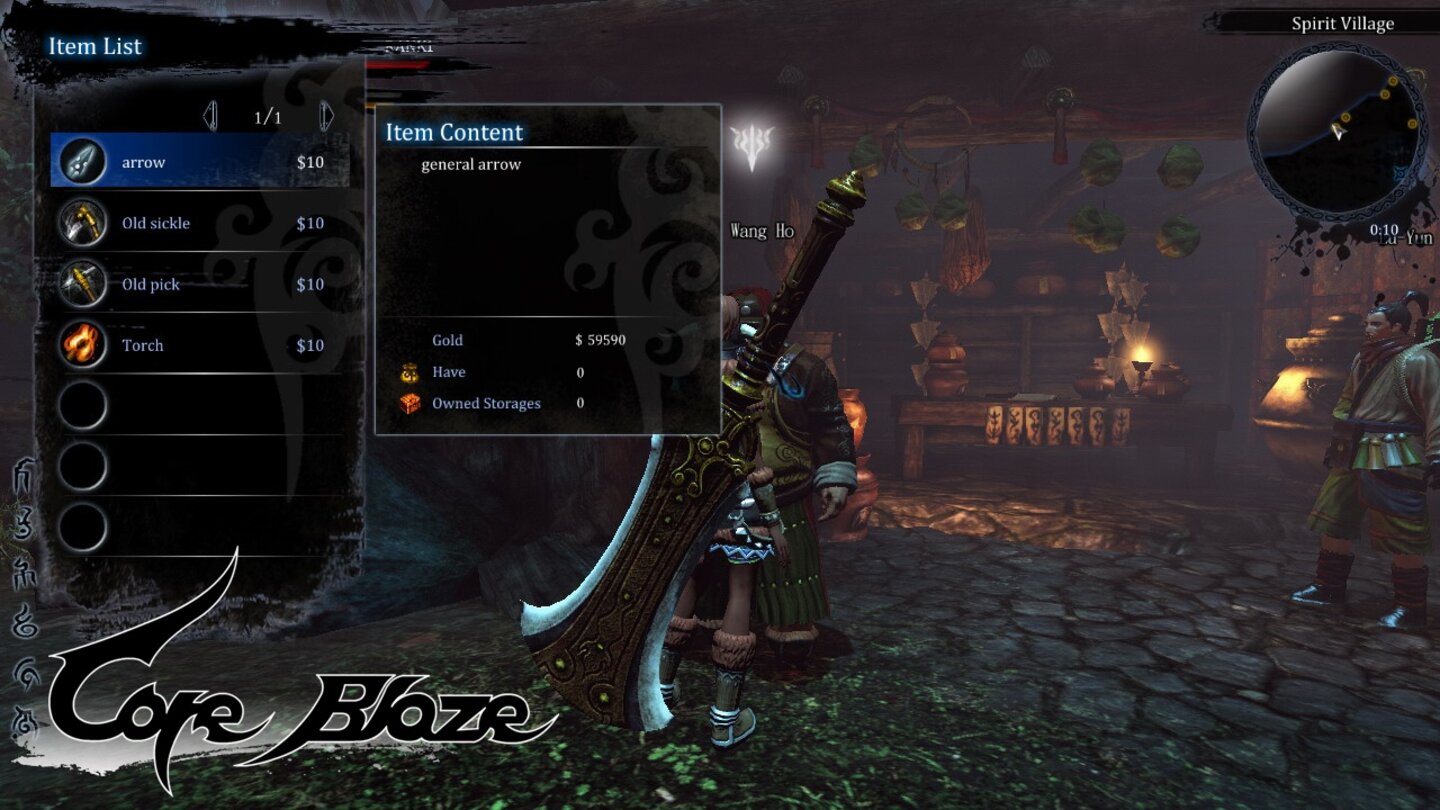
Task: Select the player arrow marker on the minimap
Action: (x=1337, y=131)
